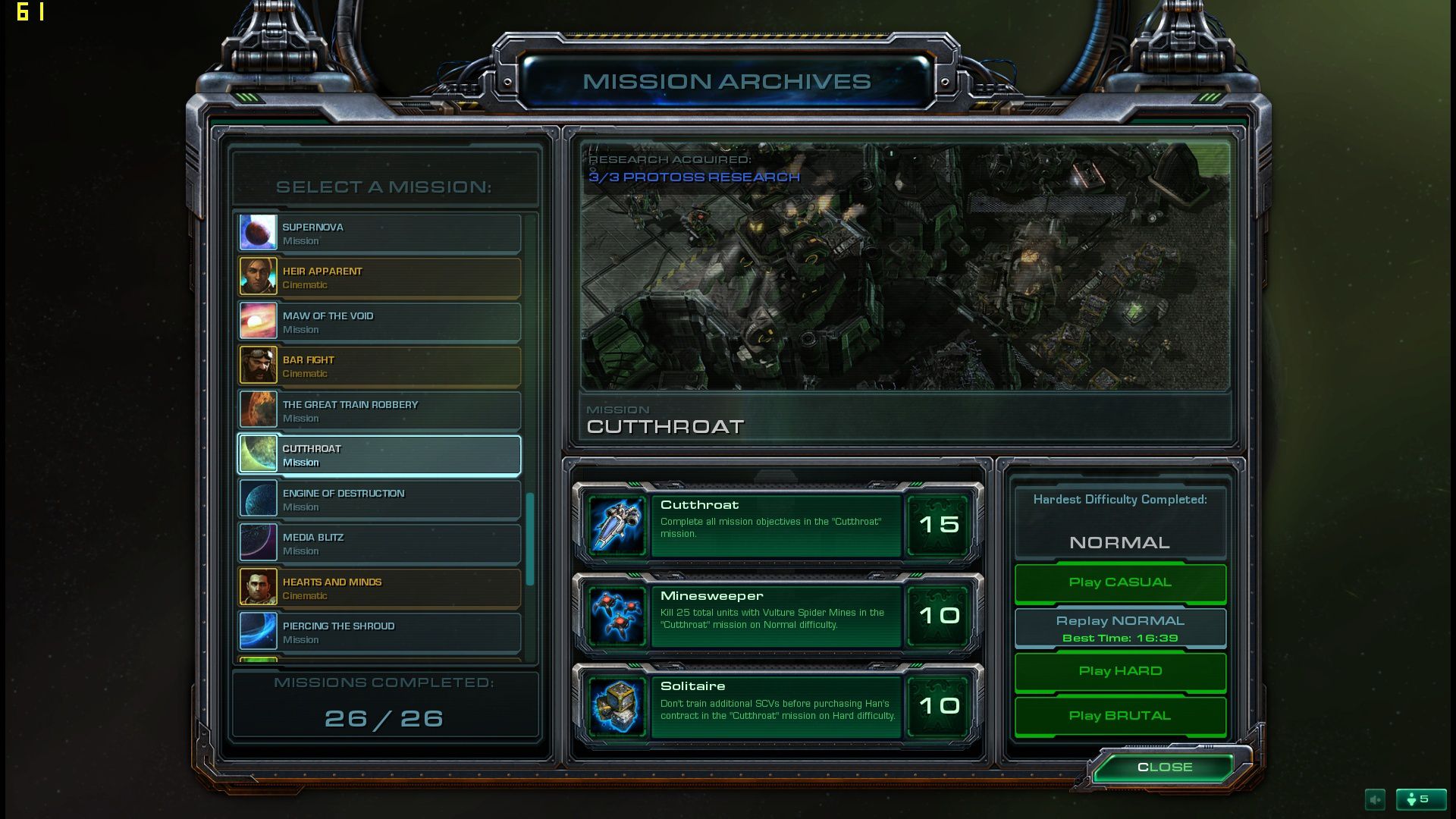Select the Minesweeper achievement

click(x=777, y=617)
